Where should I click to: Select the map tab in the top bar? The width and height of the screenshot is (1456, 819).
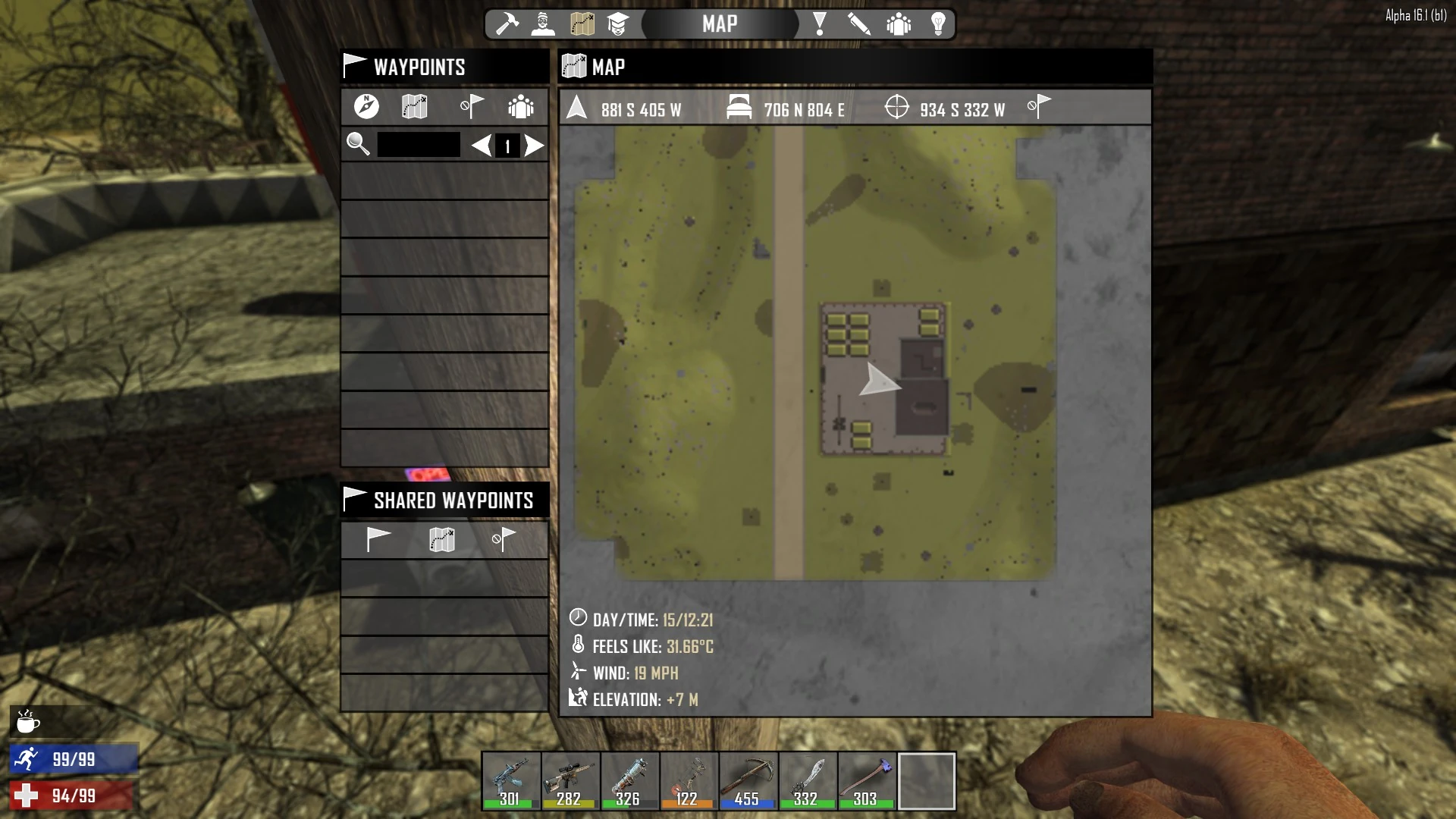(582, 24)
